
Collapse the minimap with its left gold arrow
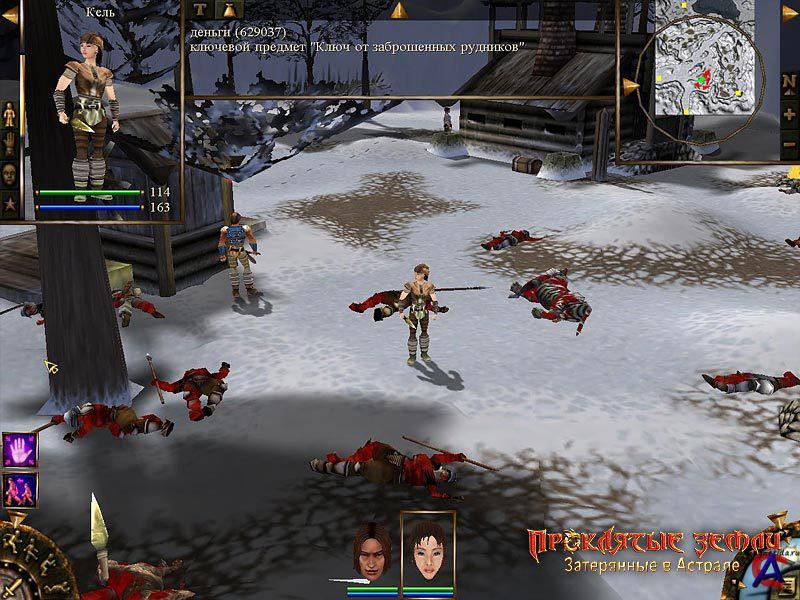[630, 87]
